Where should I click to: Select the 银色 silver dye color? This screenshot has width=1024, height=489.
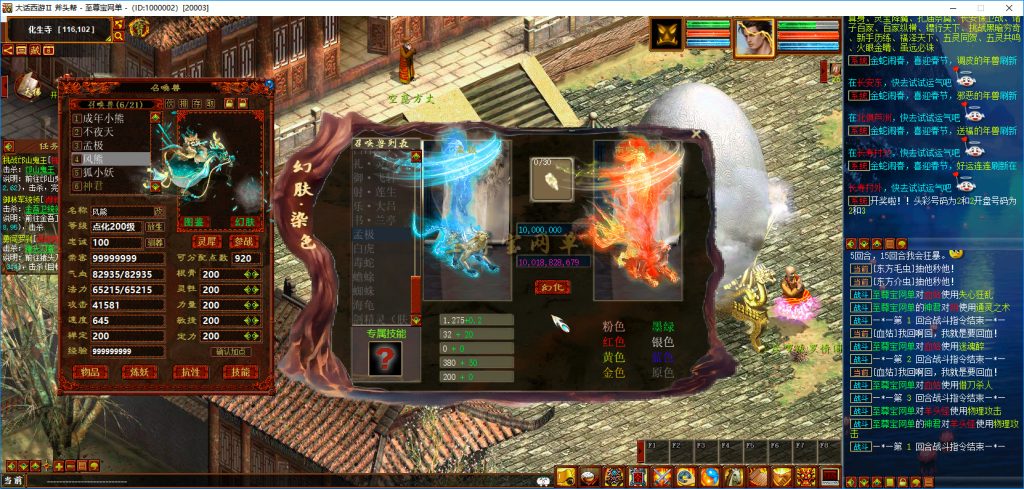click(664, 342)
